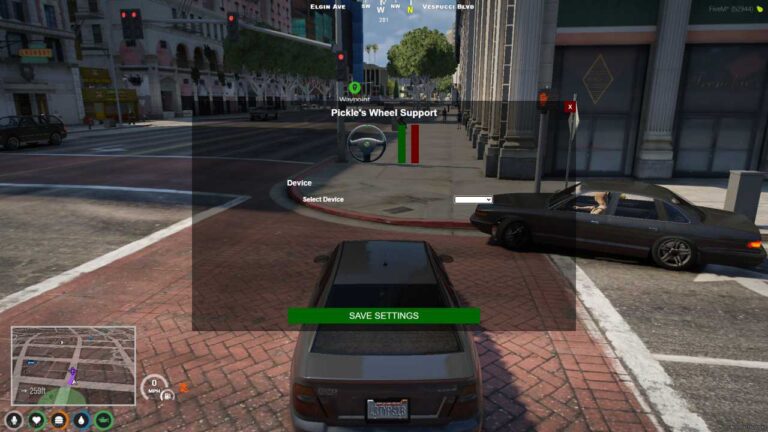Click the green SAVE SETTINGS button

point(383,316)
